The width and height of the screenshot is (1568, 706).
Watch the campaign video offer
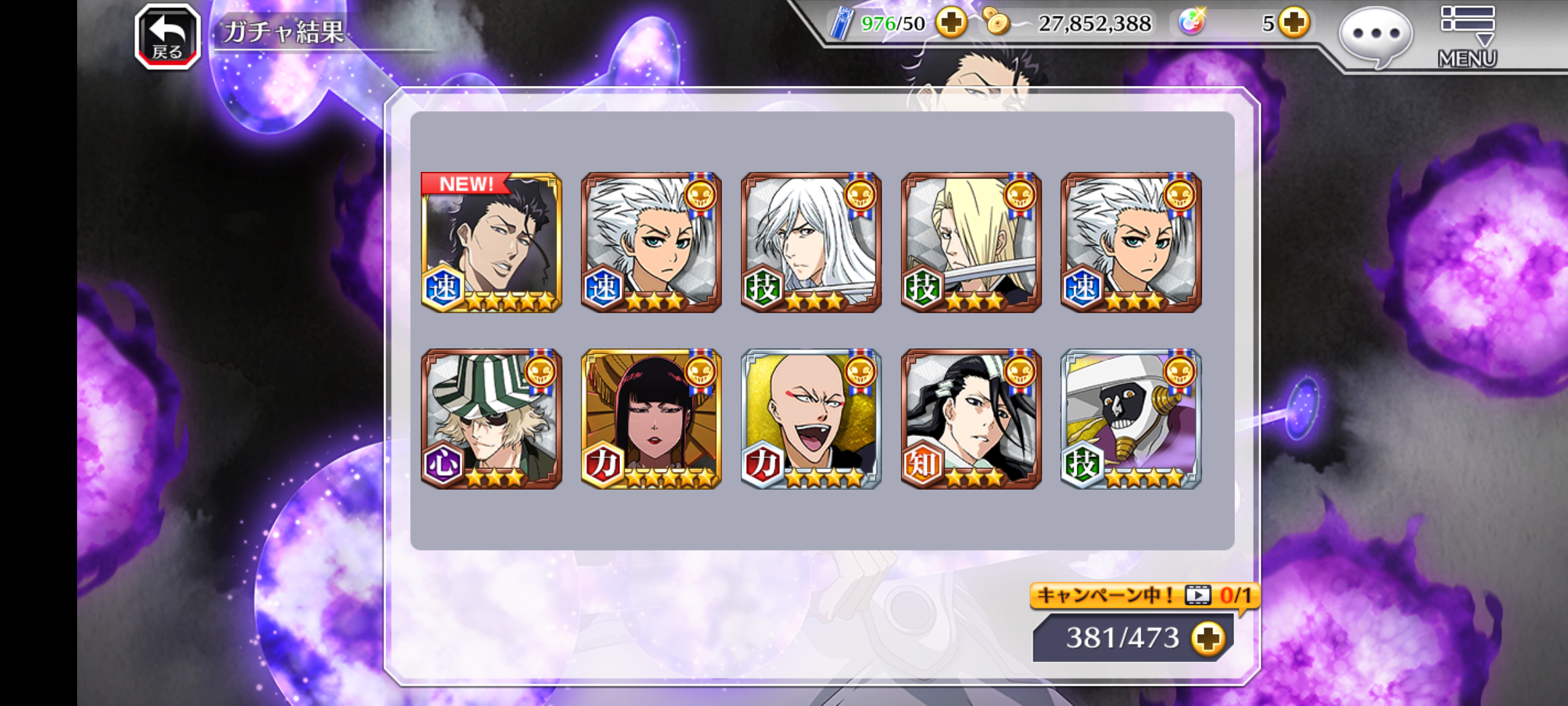pos(1143,596)
